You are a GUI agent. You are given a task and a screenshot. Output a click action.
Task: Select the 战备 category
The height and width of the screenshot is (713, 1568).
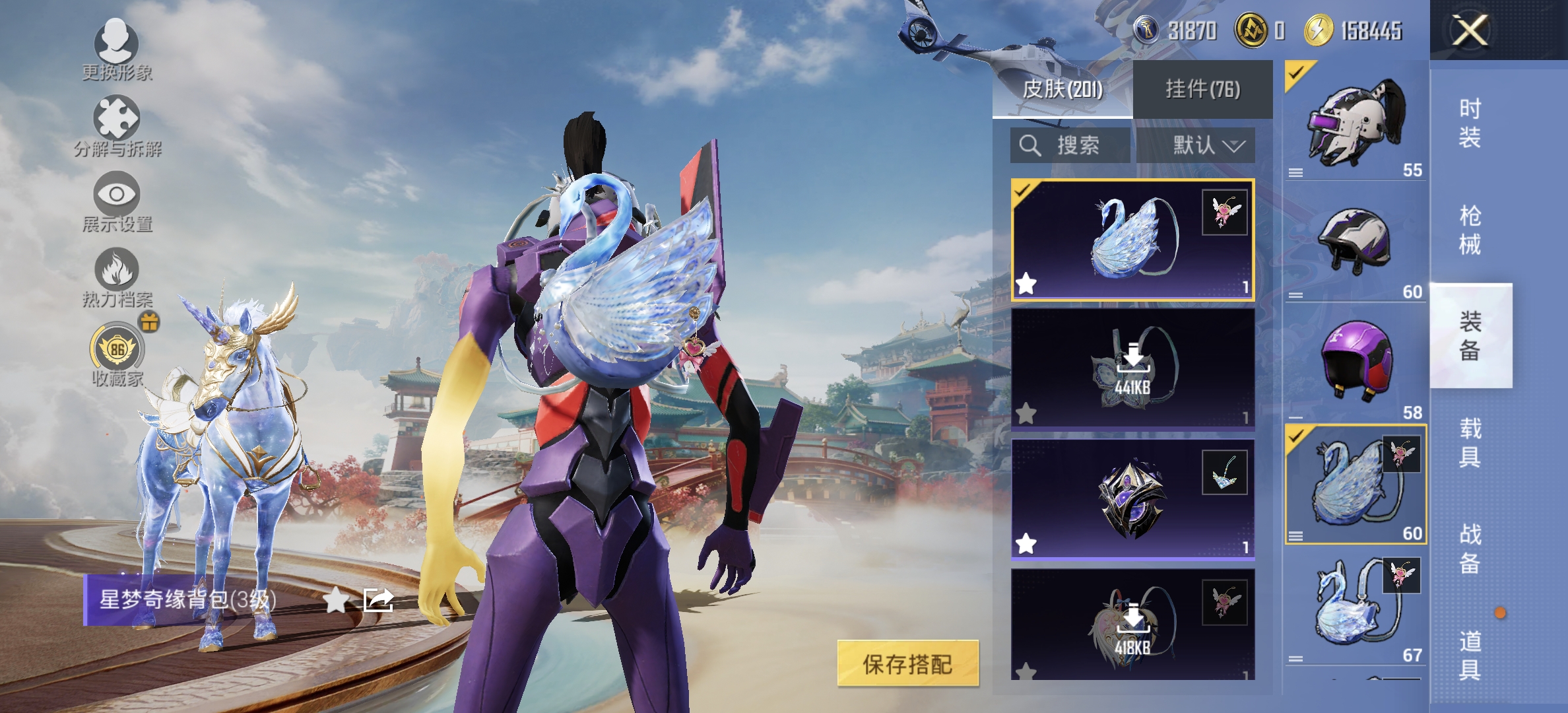point(1470,548)
